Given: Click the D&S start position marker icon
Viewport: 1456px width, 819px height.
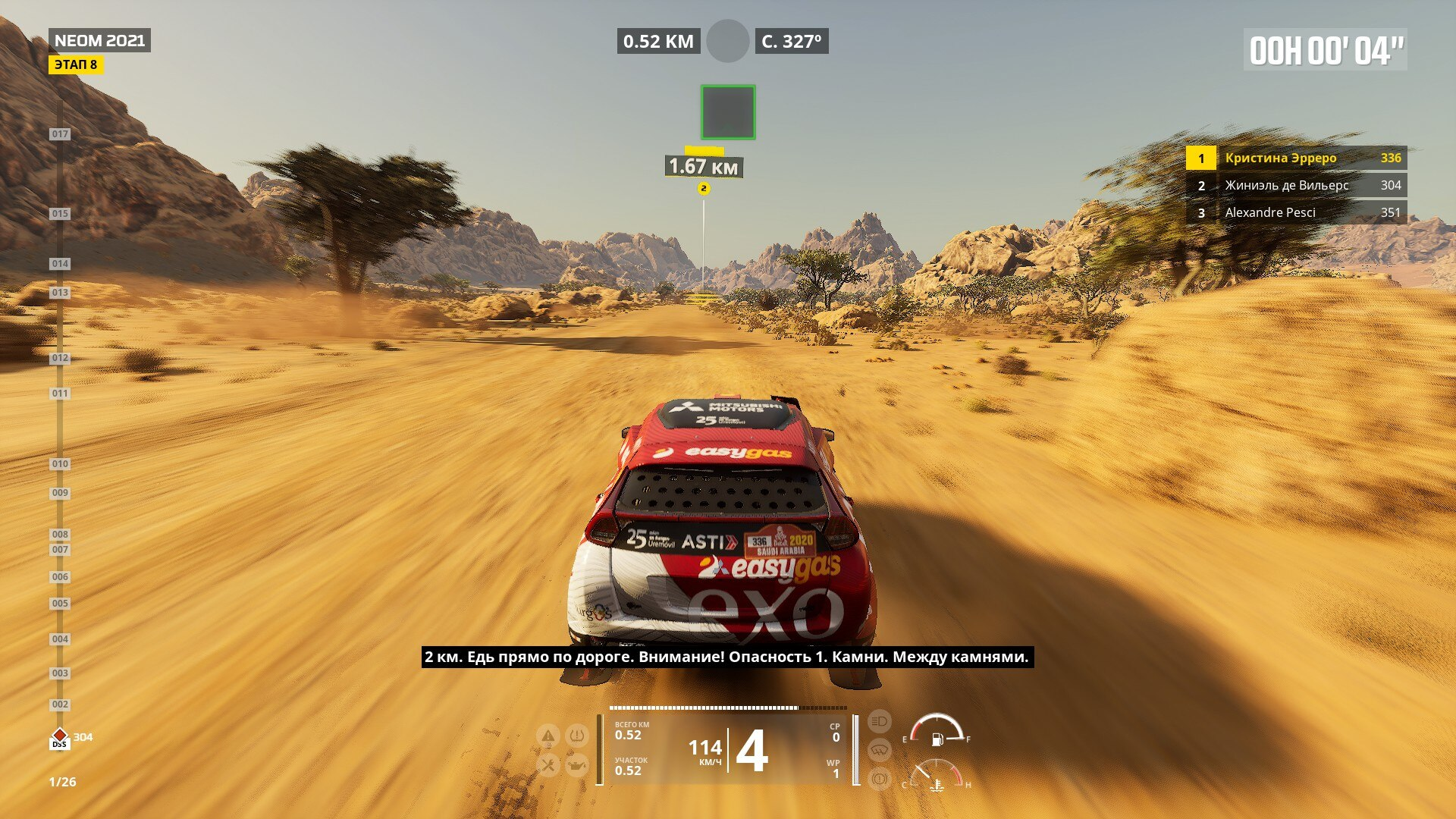Looking at the screenshot, I should (59, 739).
